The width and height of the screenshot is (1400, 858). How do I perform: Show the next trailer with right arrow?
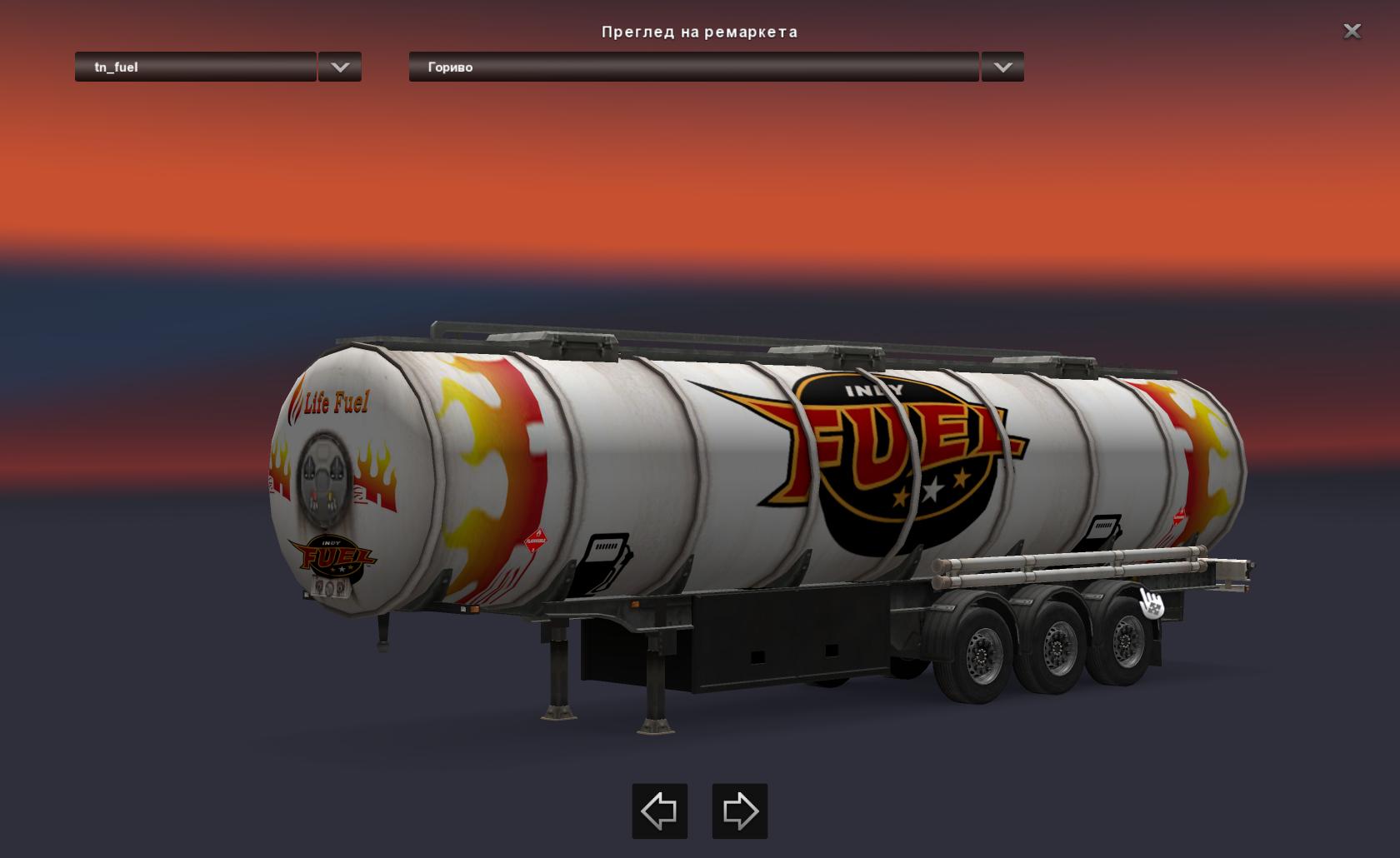(739, 811)
